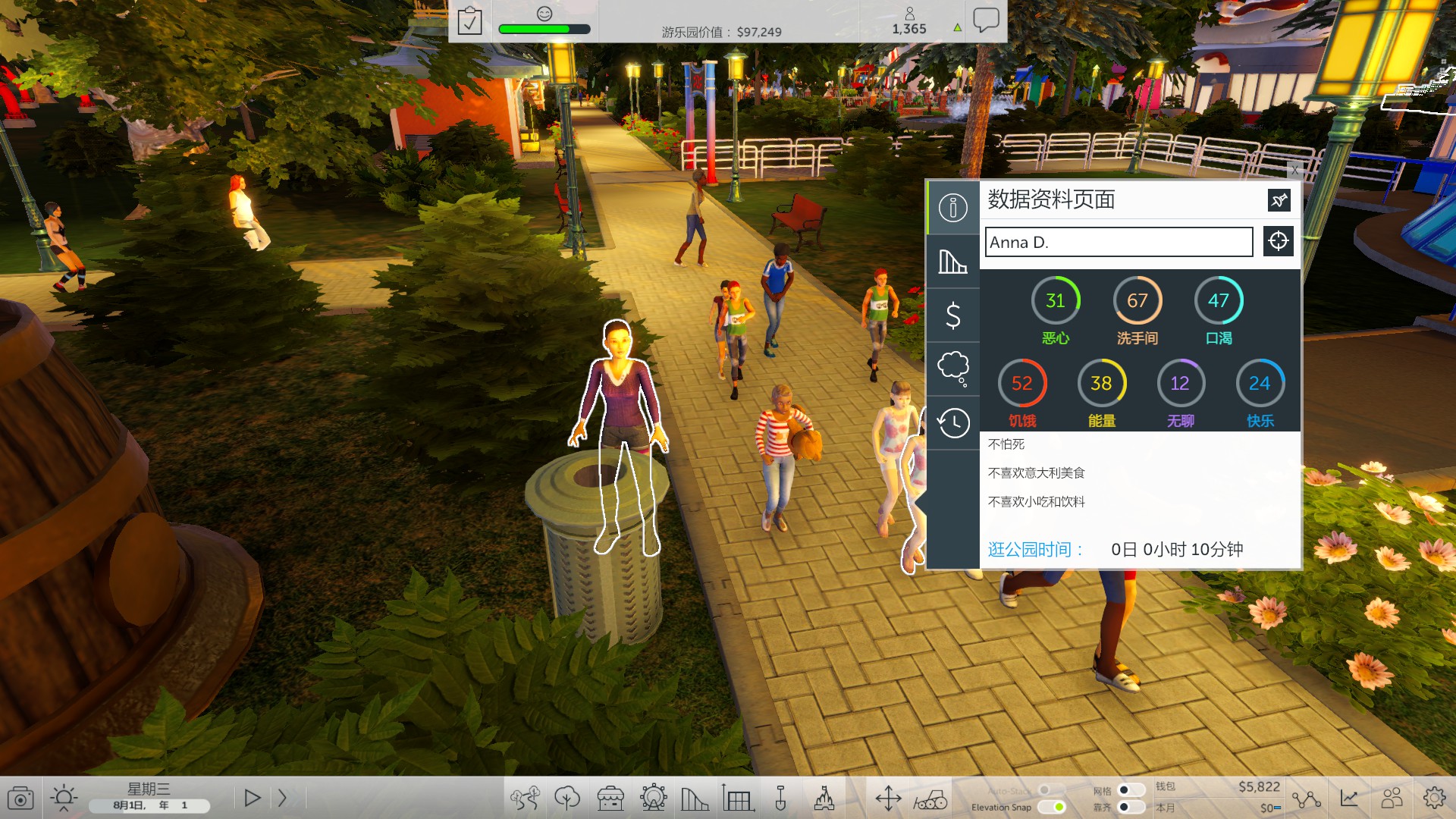
Task: Expand the weather and time panel chevron
Action: tap(64, 809)
